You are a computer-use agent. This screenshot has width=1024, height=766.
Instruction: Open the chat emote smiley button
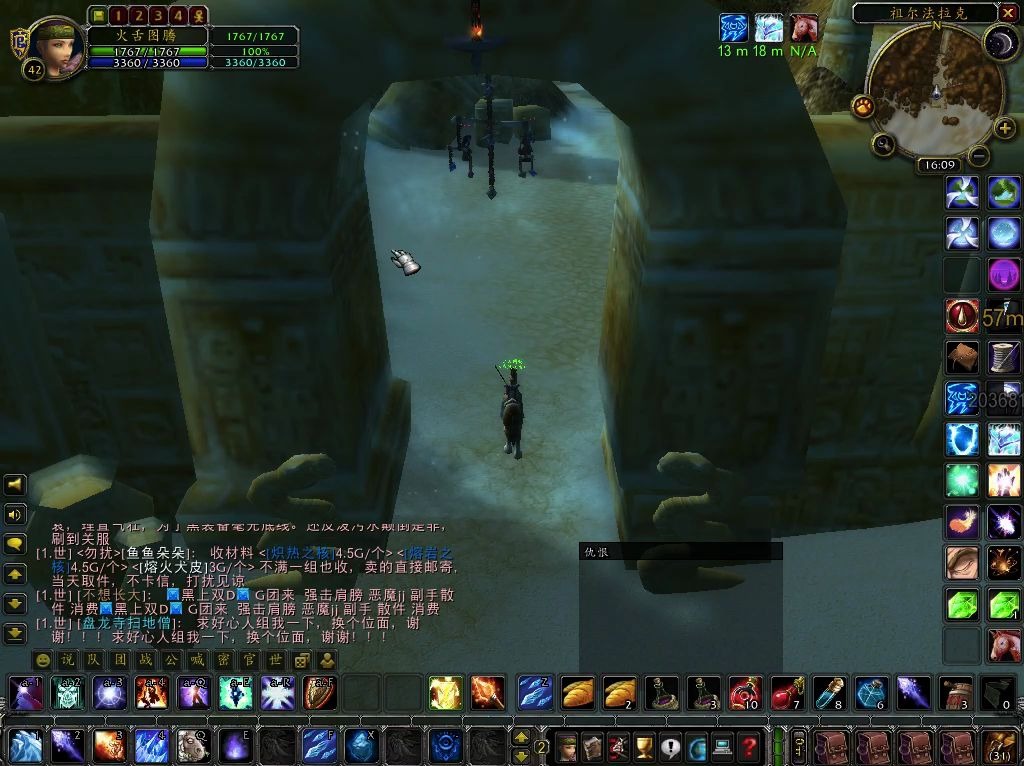pos(43,660)
